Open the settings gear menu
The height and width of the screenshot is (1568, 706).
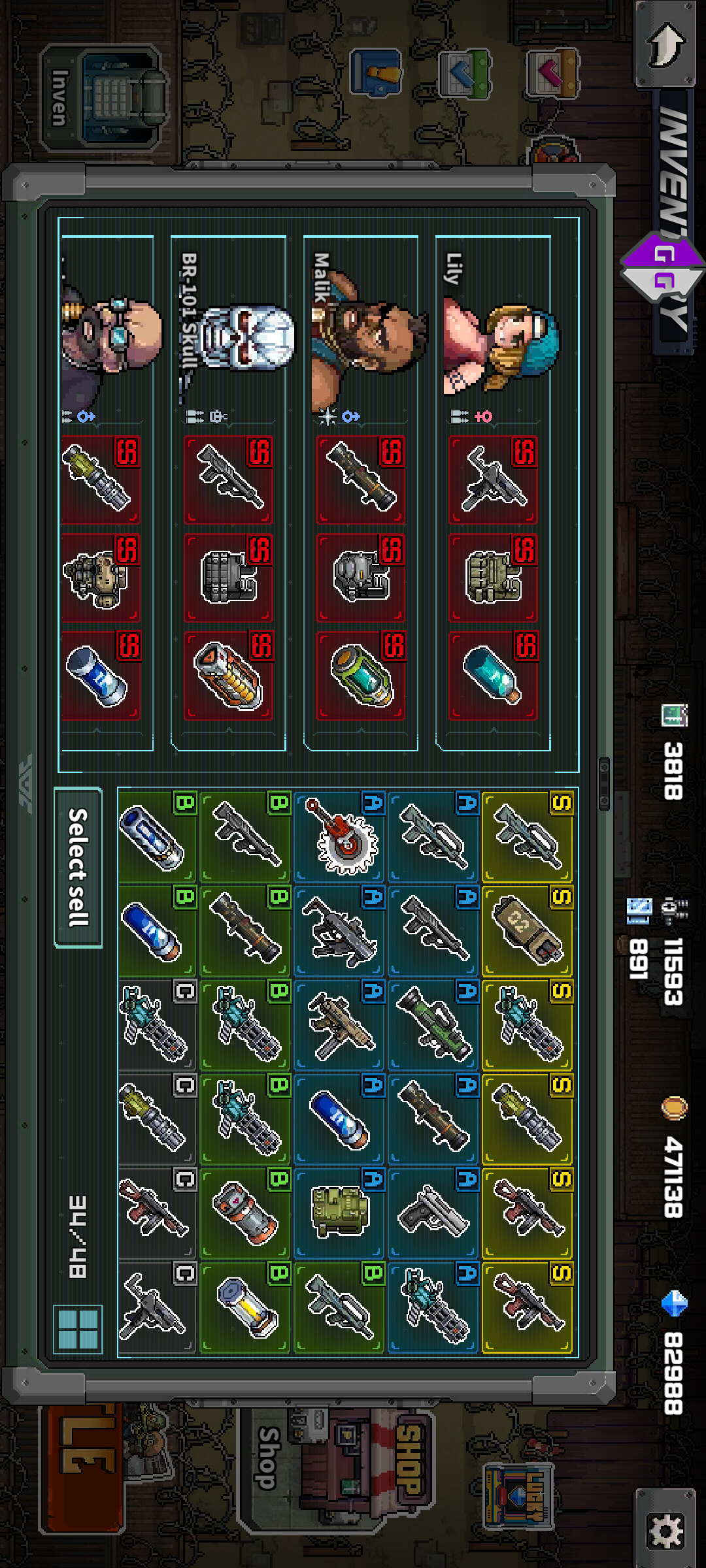(x=665, y=1529)
